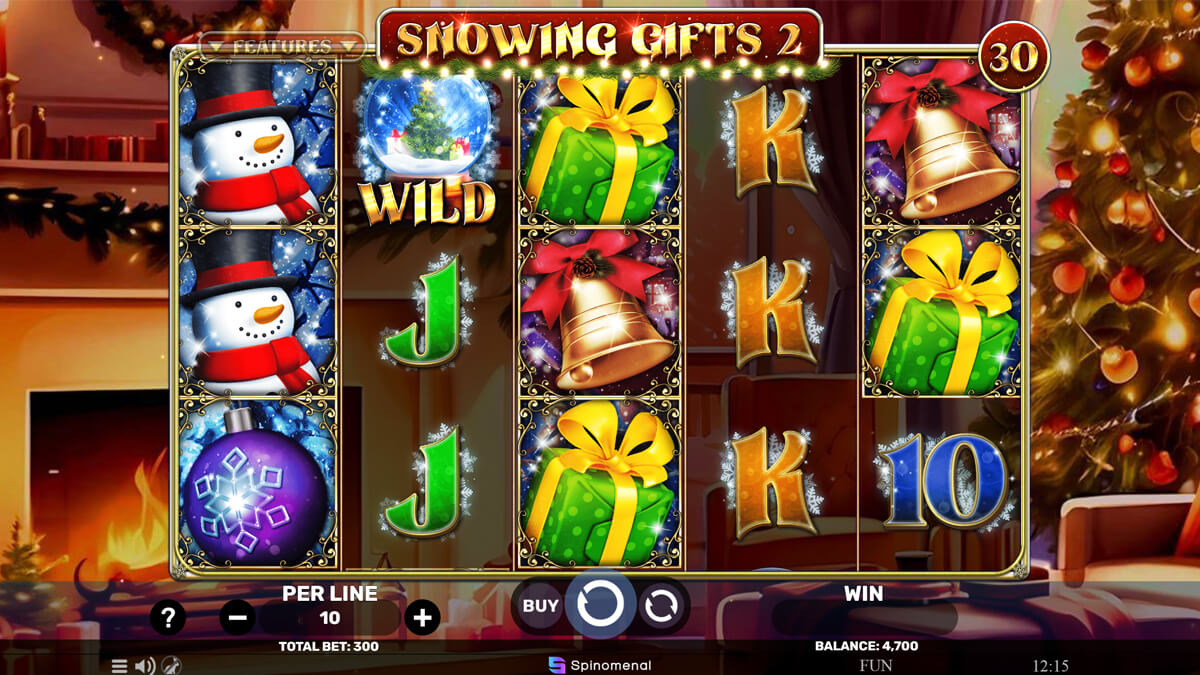Spin the reels with the center button
The image size is (1200, 675).
click(600, 603)
